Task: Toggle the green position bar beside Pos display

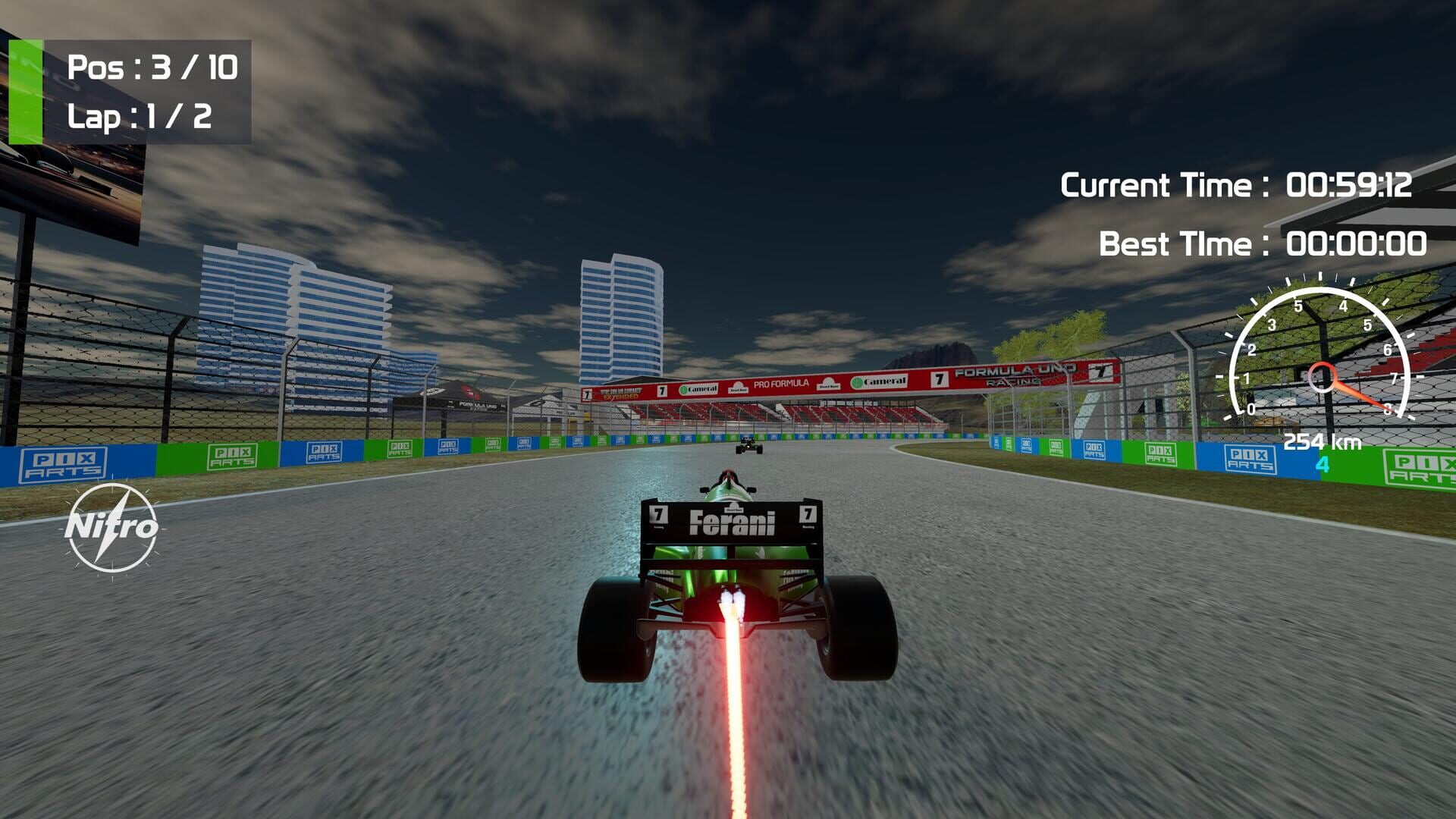Action: click(x=24, y=91)
